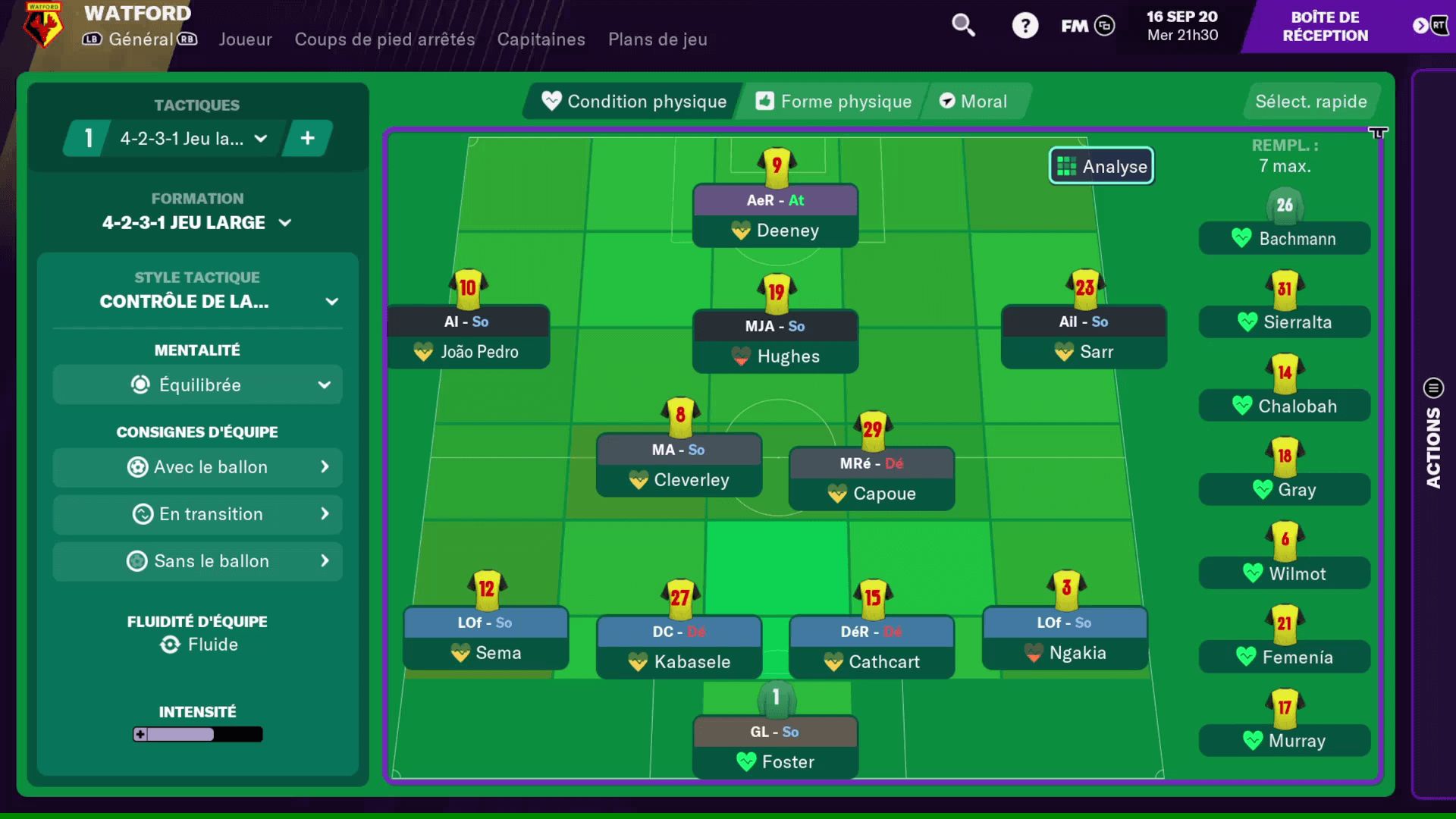Adjust the Intensité slider
Screen dimensions: 1456x819
pos(197,733)
